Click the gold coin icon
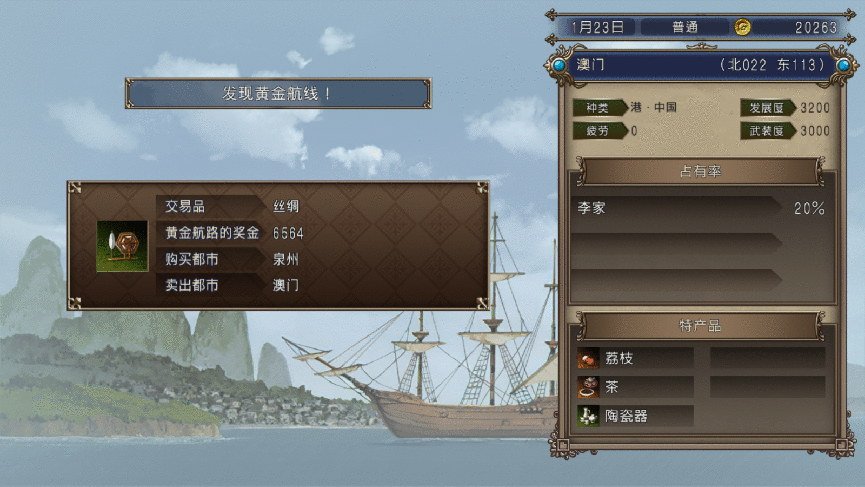 click(x=743, y=27)
